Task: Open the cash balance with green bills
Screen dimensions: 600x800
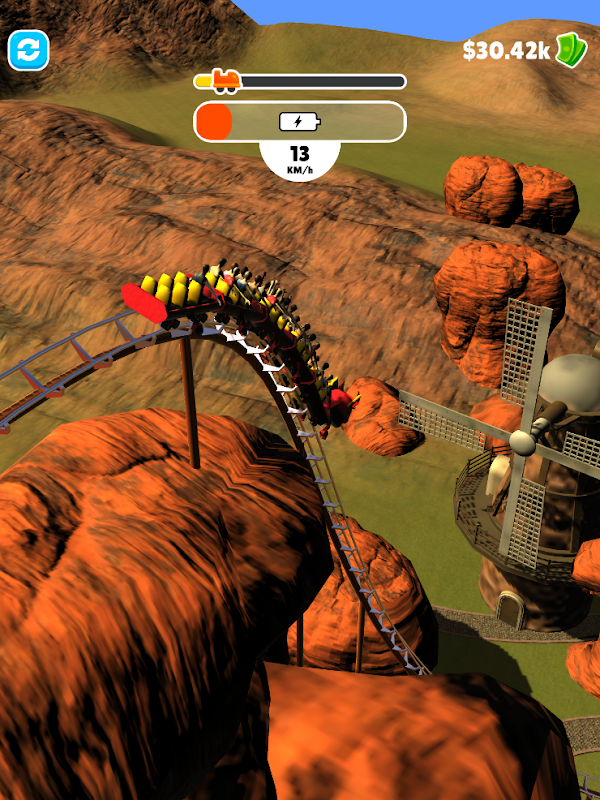Action: [x=523, y=50]
